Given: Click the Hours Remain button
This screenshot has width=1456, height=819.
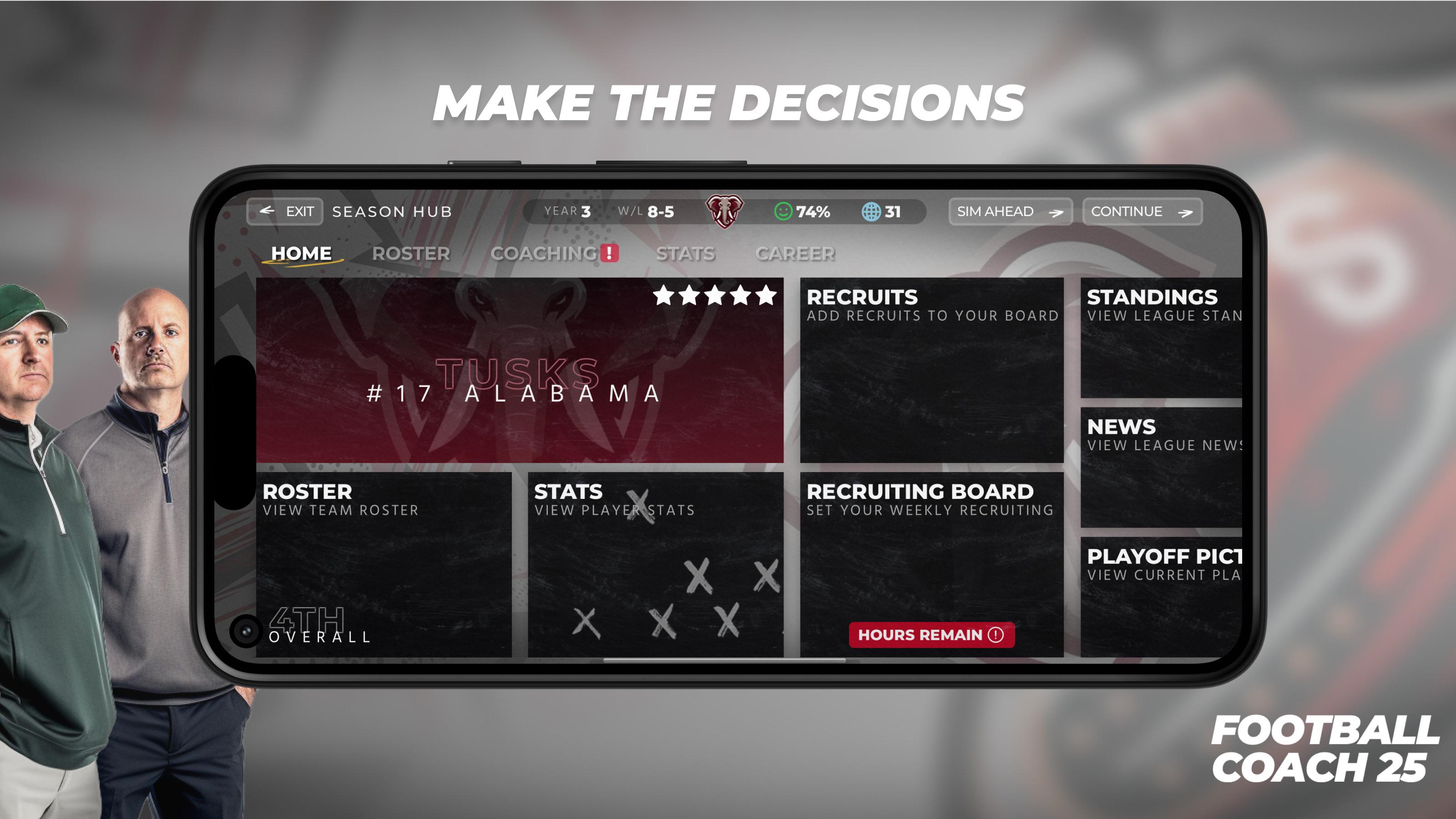Looking at the screenshot, I should click(x=933, y=635).
